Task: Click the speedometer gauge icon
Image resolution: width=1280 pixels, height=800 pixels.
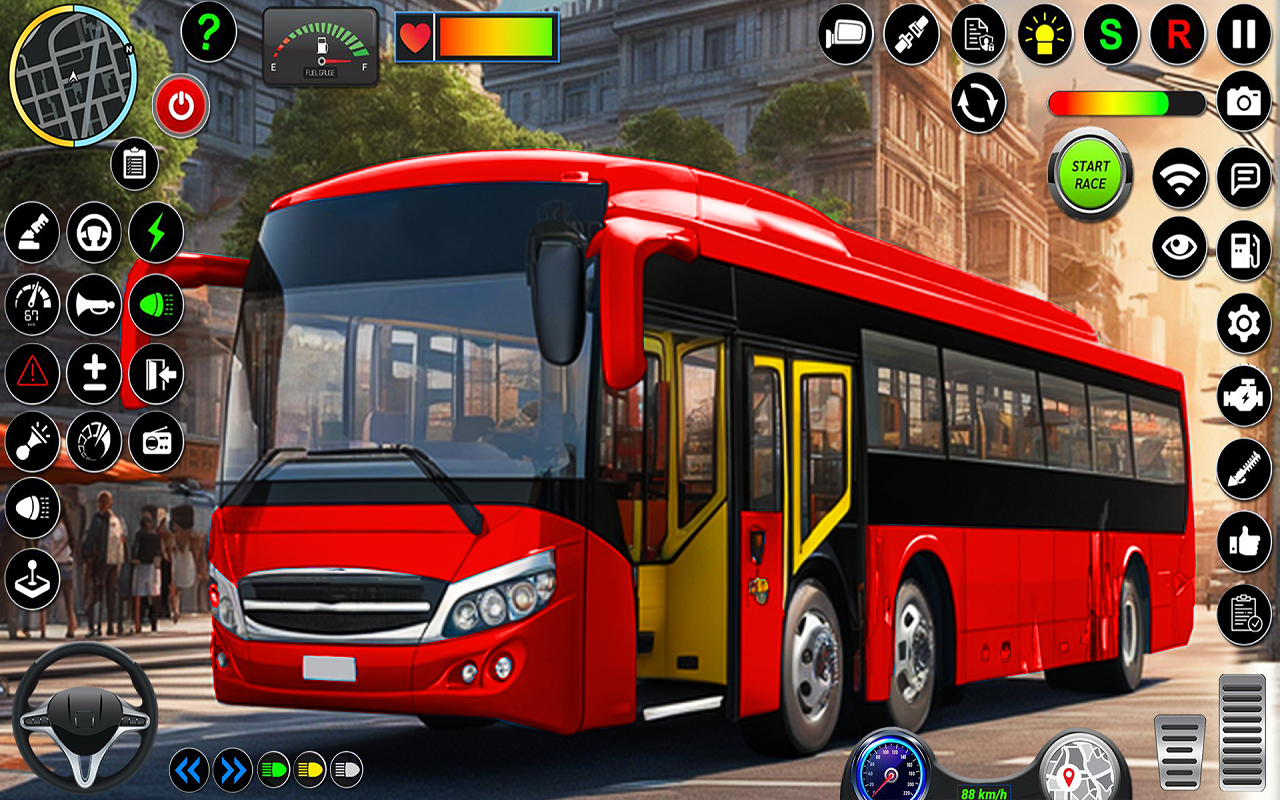Action: [x=32, y=305]
